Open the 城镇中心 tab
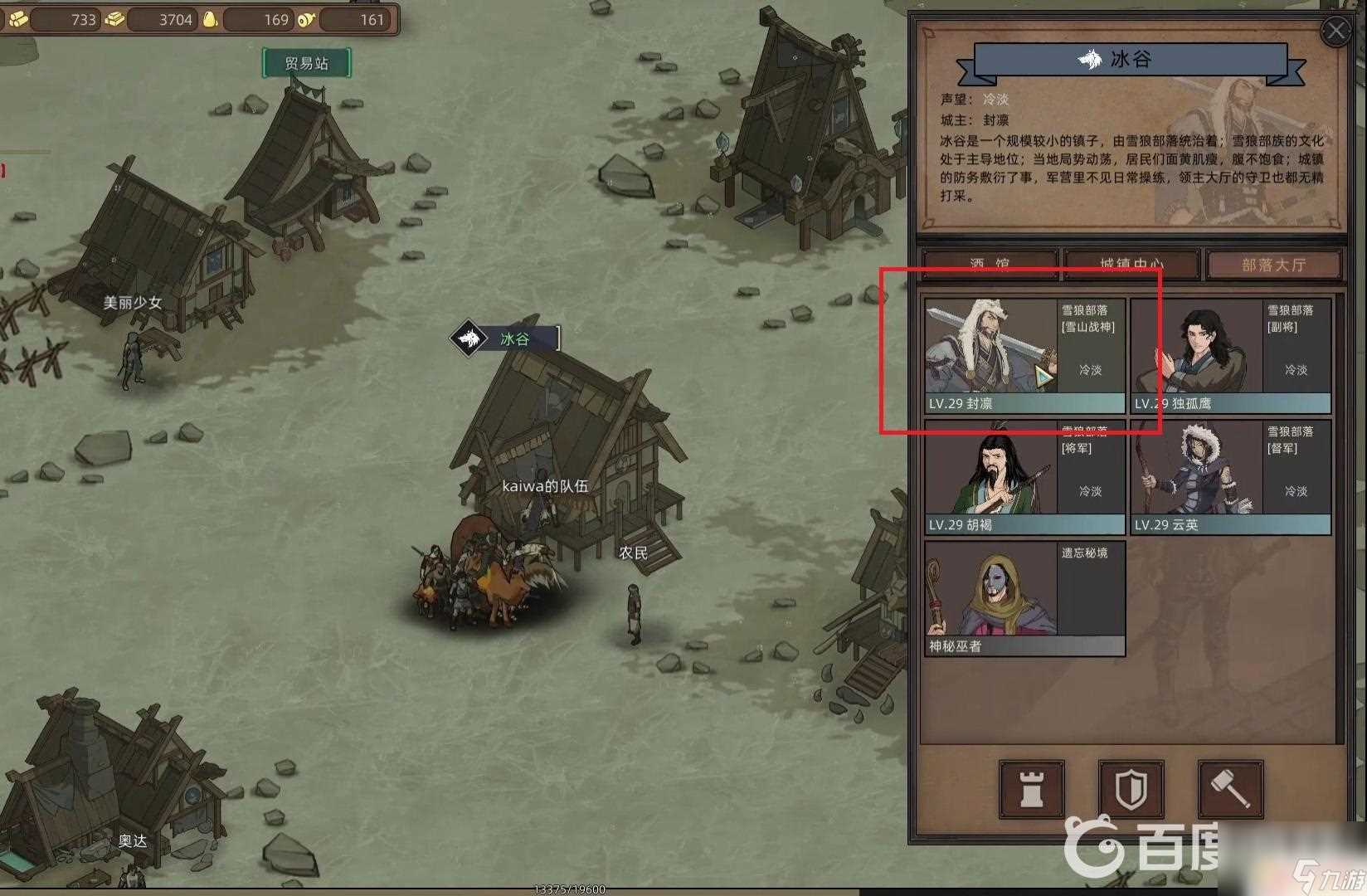Image resolution: width=1367 pixels, height=896 pixels. point(1132,264)
